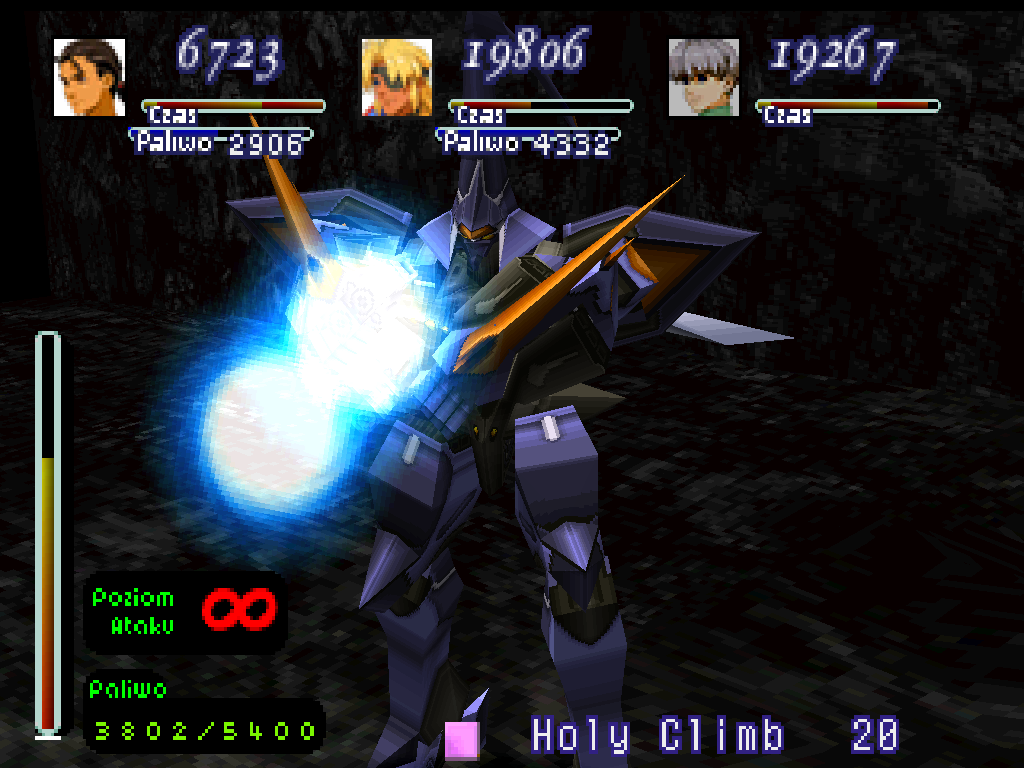Choose the blonde character portrait with goggles
The width and height of the screenshot is (1024, 768).
pyautogui.click(x=396, y=77)
